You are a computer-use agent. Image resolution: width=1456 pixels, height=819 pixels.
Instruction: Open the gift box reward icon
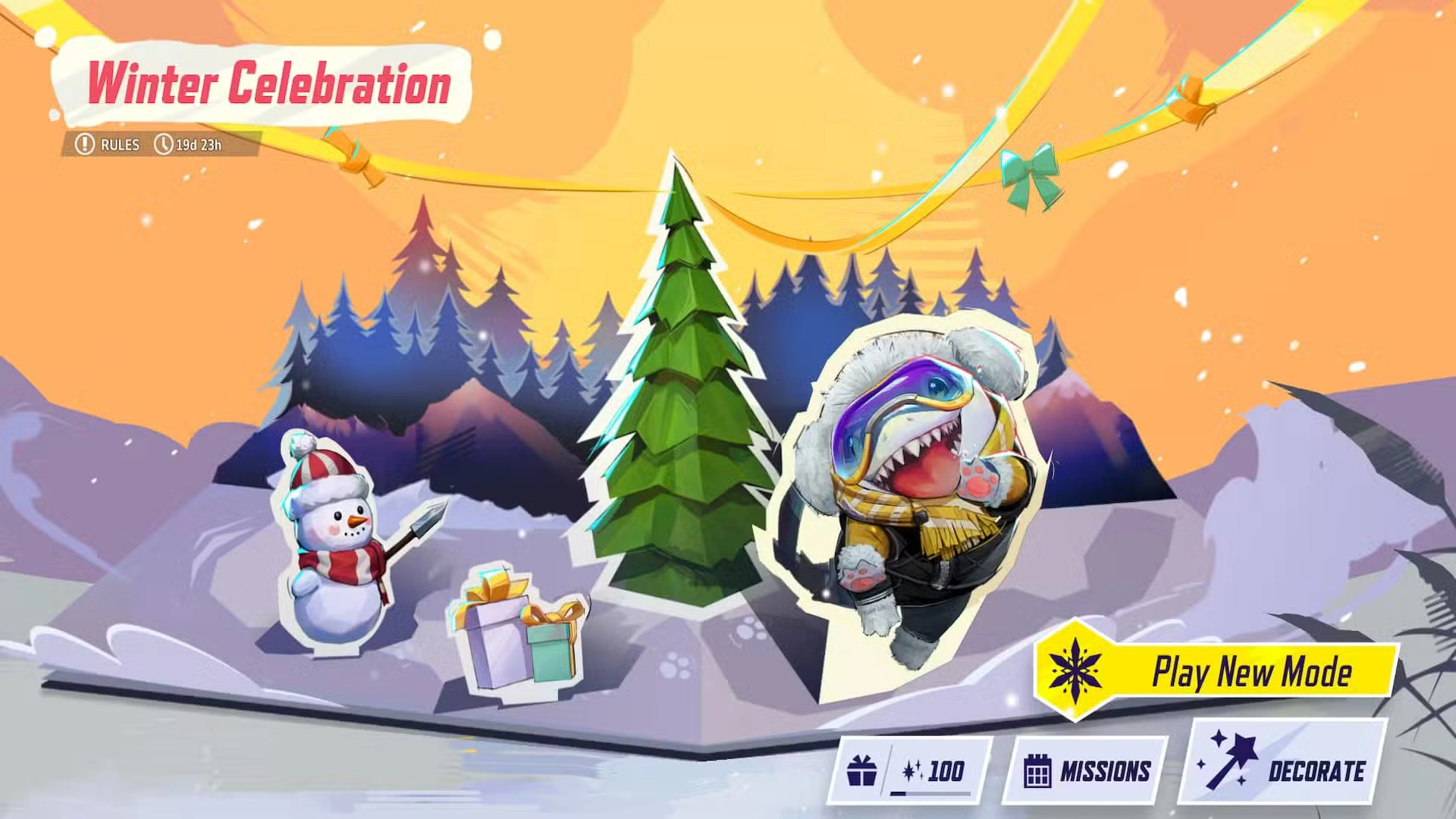click(861, 770)
